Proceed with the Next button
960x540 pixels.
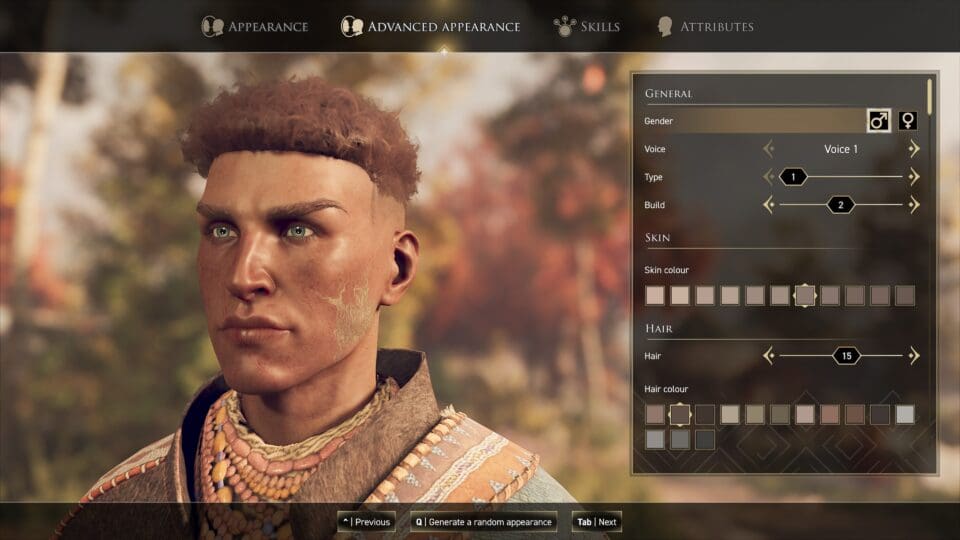click(596, 522)
